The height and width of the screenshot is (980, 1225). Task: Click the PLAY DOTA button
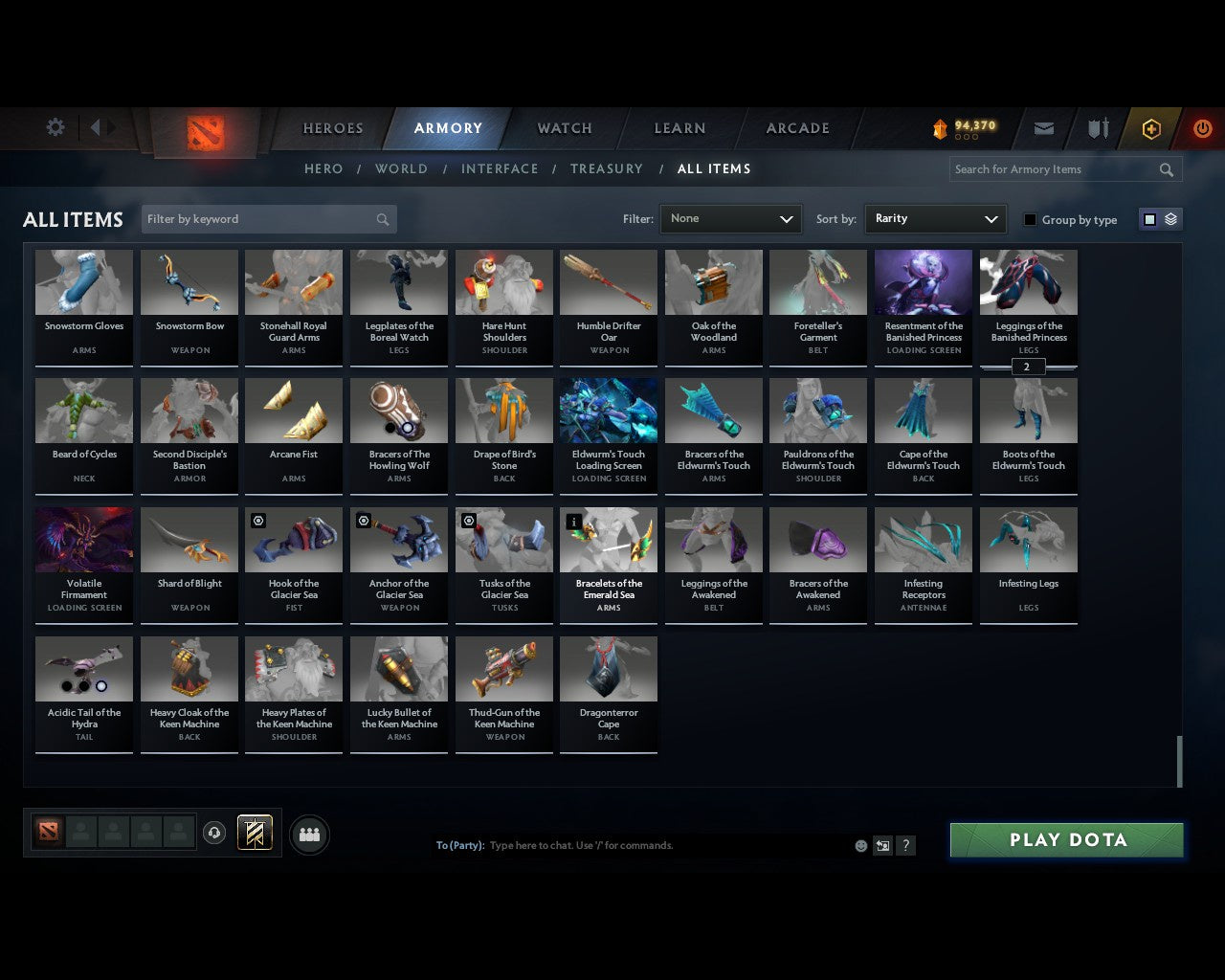coord(1066,839)
